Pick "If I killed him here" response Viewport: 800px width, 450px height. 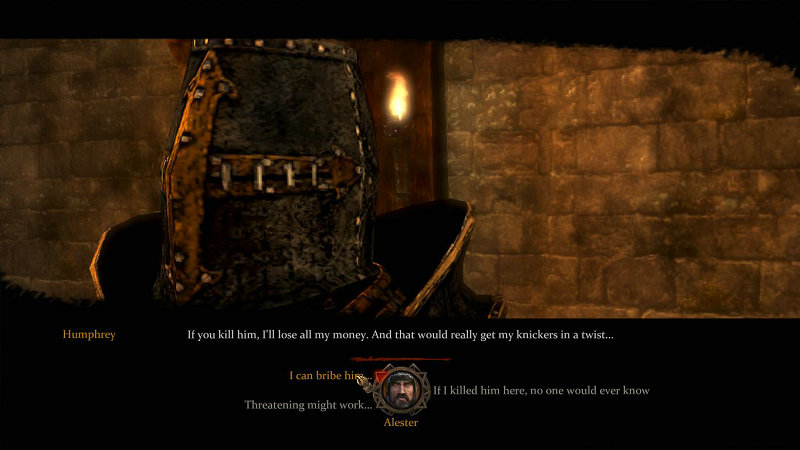(541, 390)
